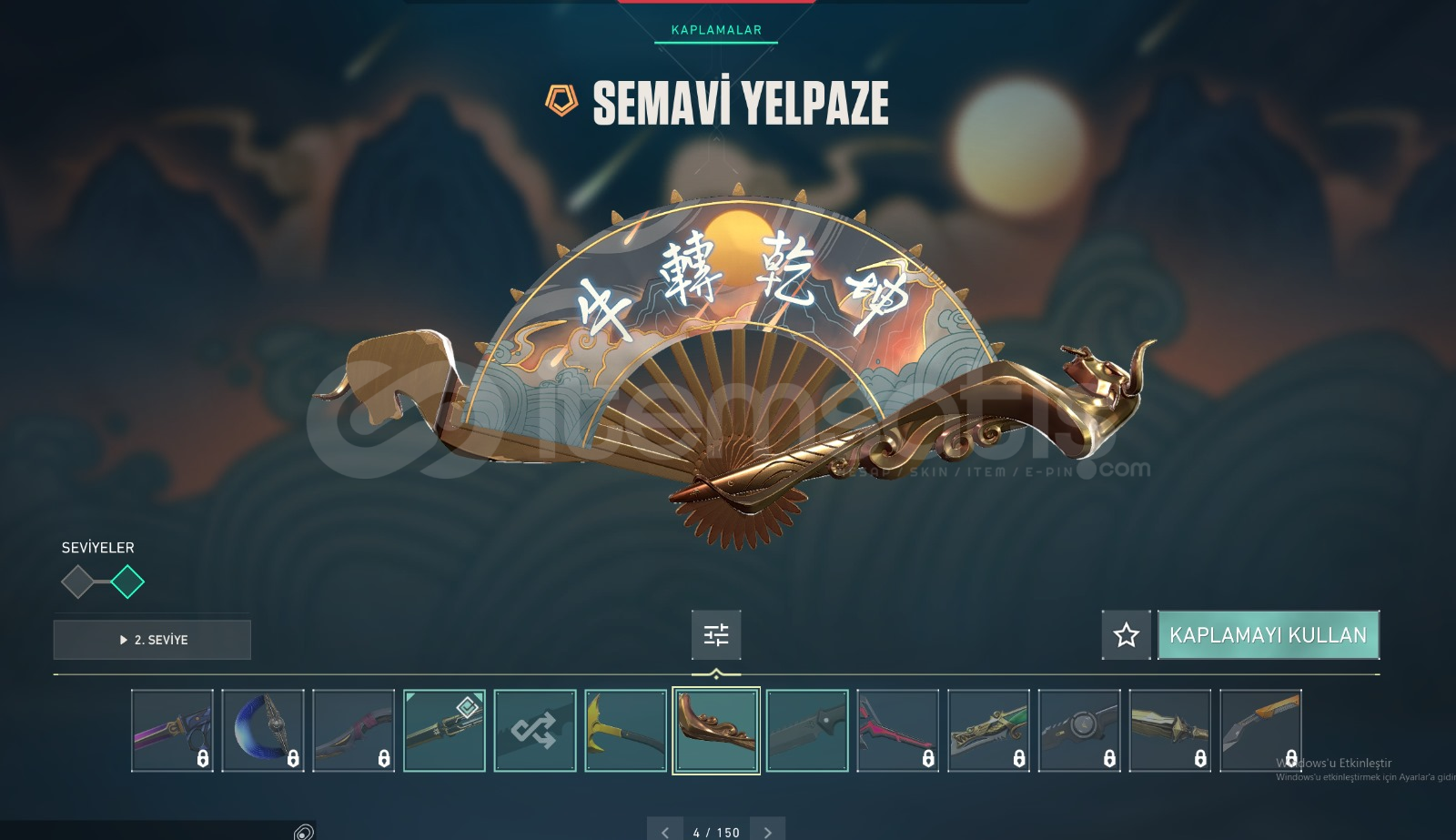Select the random shuffle melee thumbnail
1456x840 pixels.
coord(535,731)
